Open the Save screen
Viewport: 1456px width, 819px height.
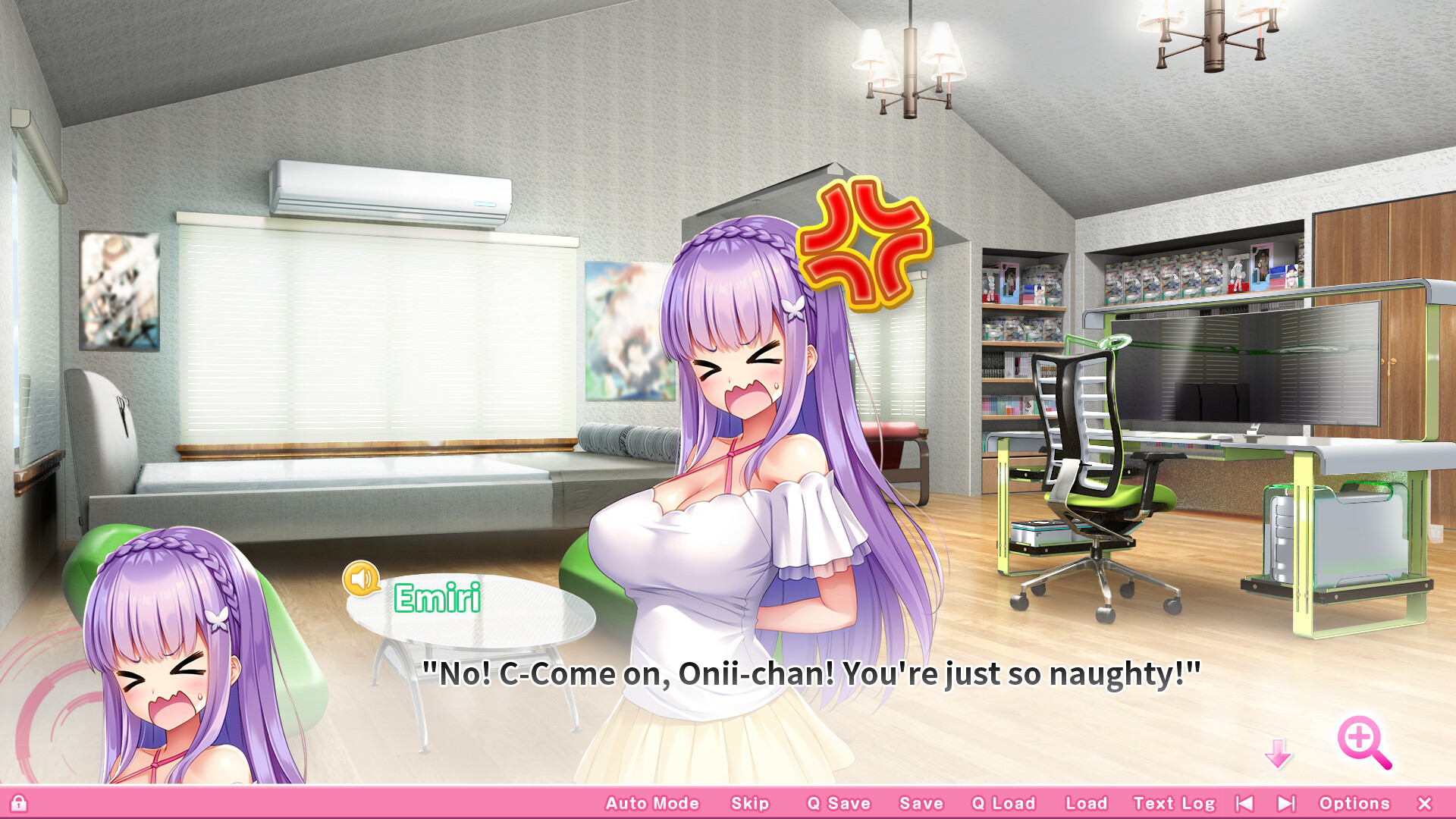point(921,802)
